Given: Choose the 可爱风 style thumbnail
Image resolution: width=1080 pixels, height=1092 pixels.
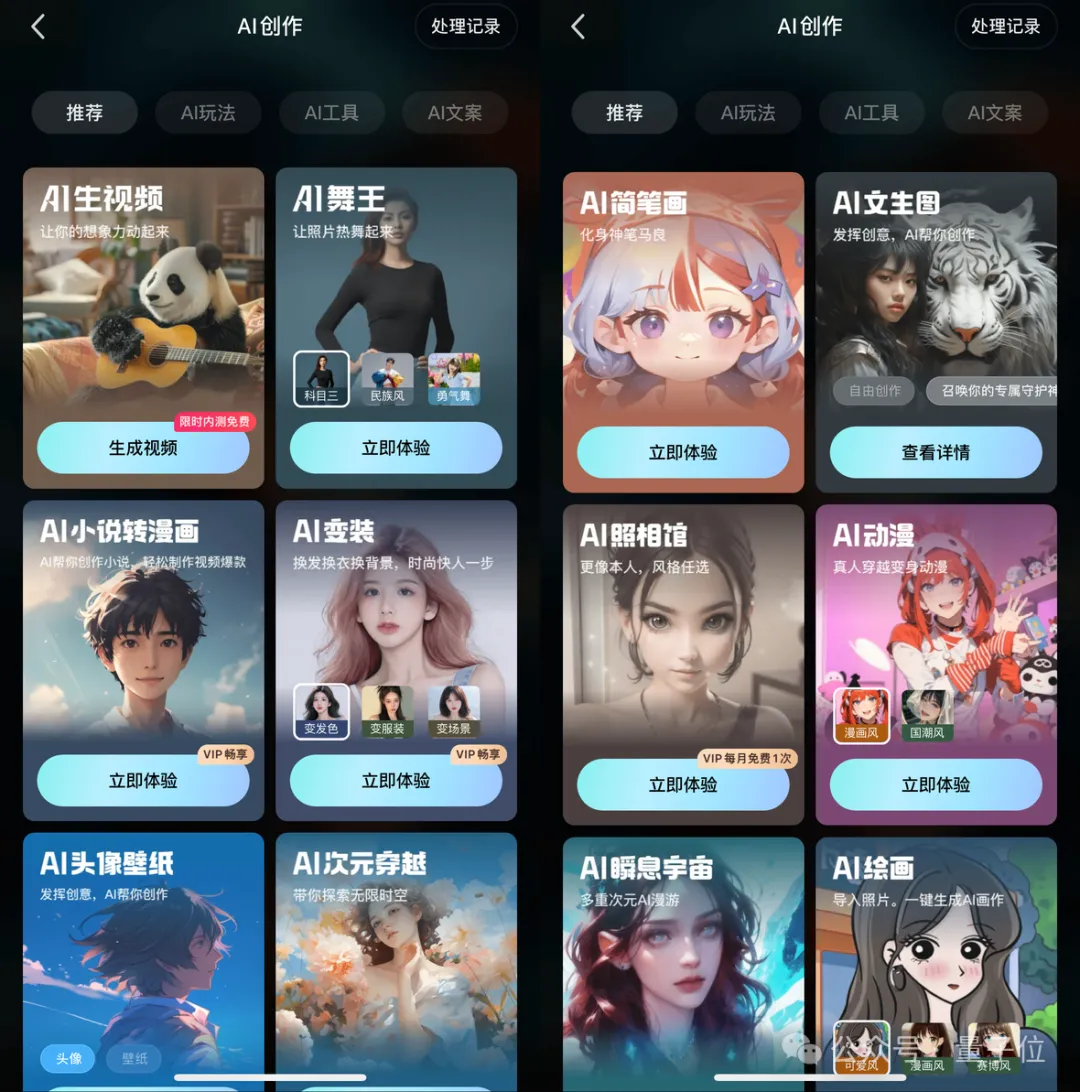Looking at the screenshot, I should (x=861, y=1047).
